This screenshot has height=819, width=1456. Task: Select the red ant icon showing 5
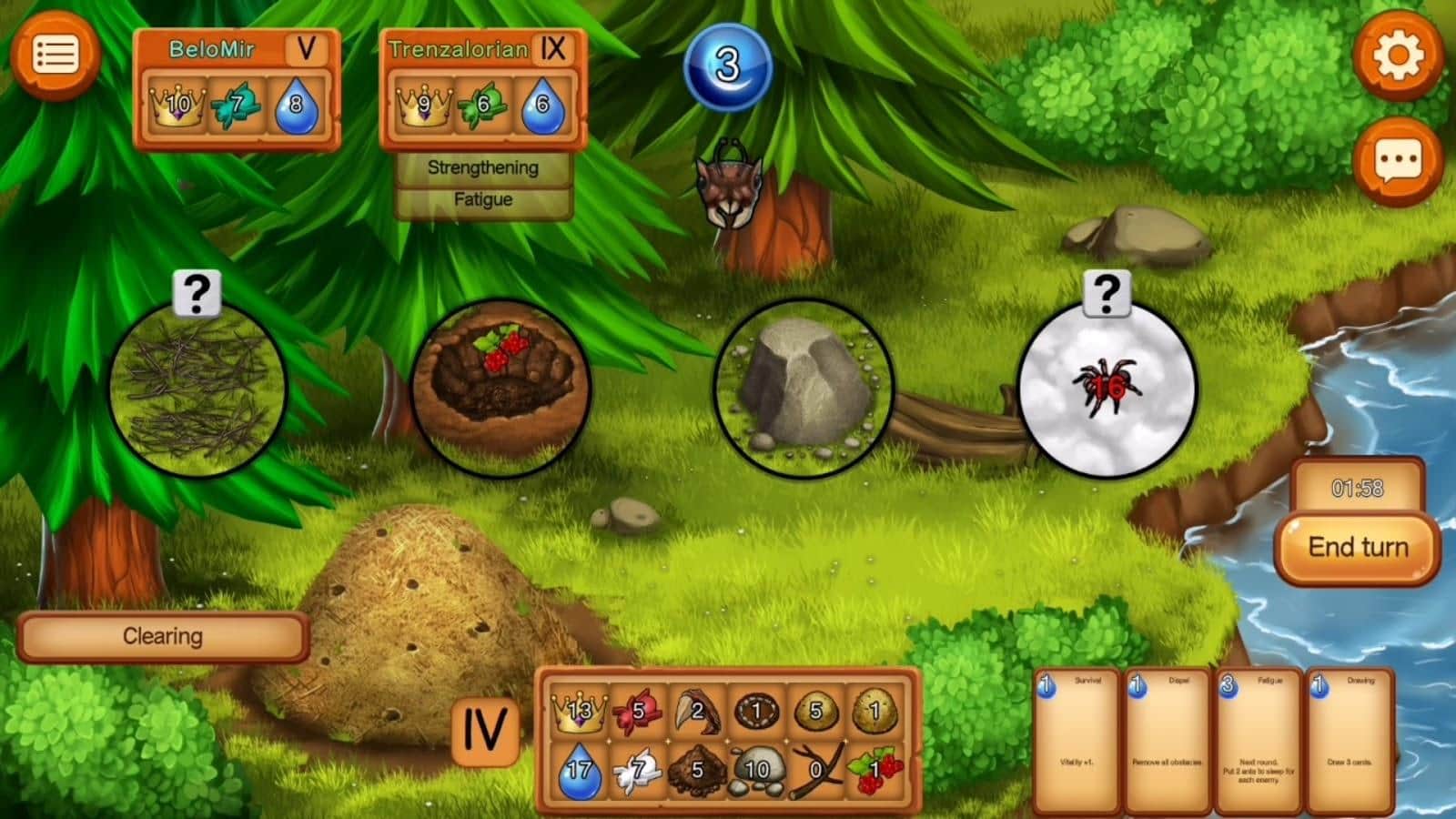637,711
